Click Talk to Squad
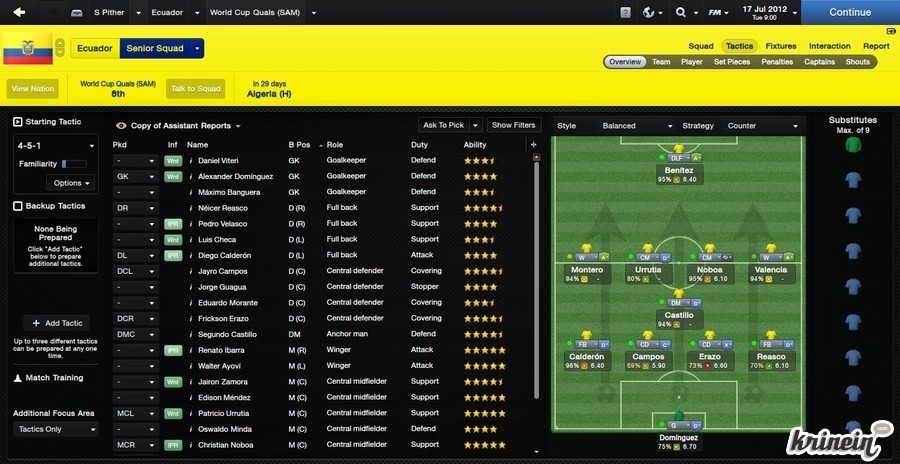 pyautogui.click(x=195, y=88)
